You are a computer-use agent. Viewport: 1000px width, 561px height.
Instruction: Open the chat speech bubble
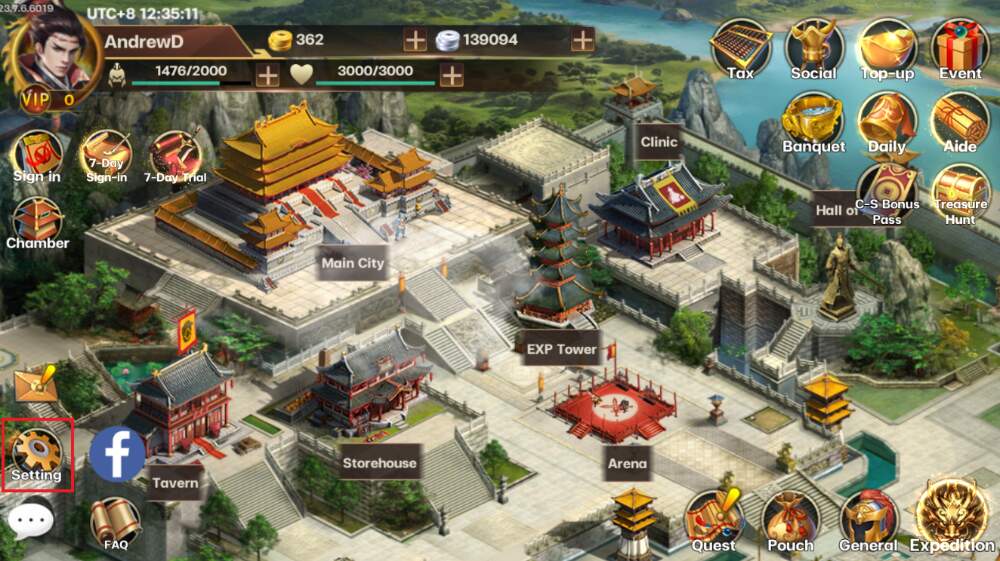(x=30, y=519)
